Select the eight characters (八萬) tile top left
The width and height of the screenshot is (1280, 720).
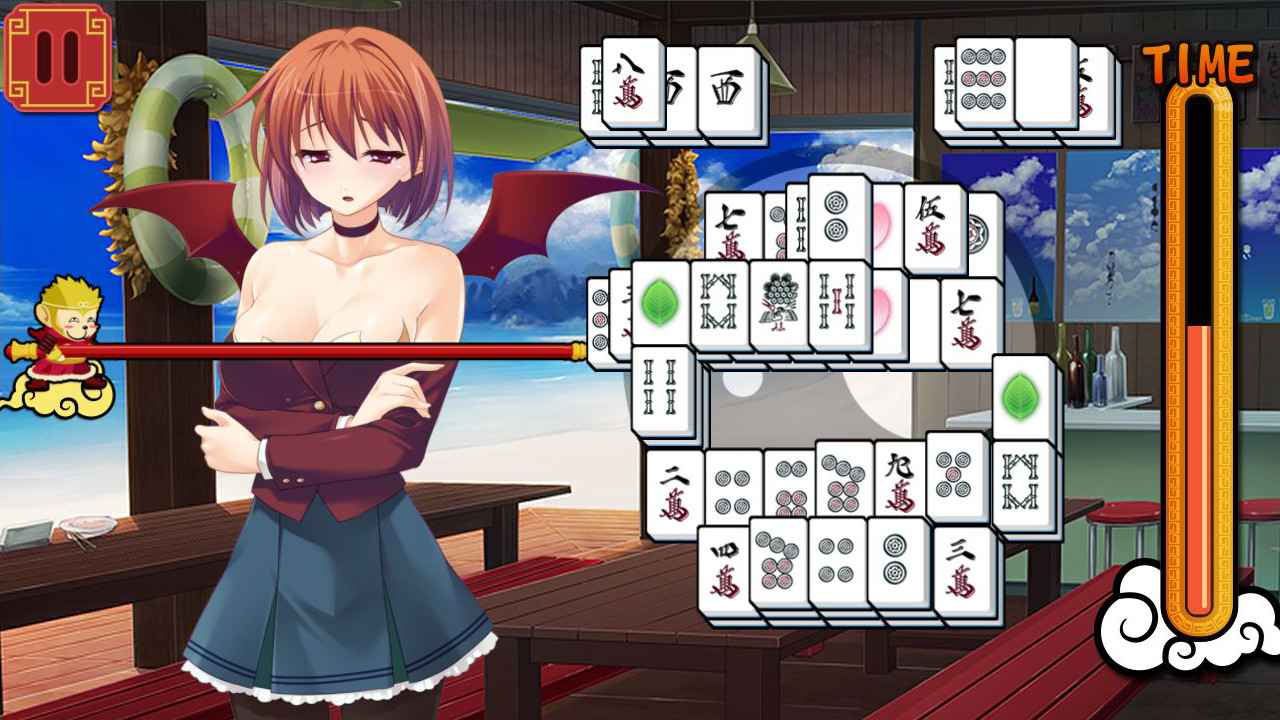point(630,80)
